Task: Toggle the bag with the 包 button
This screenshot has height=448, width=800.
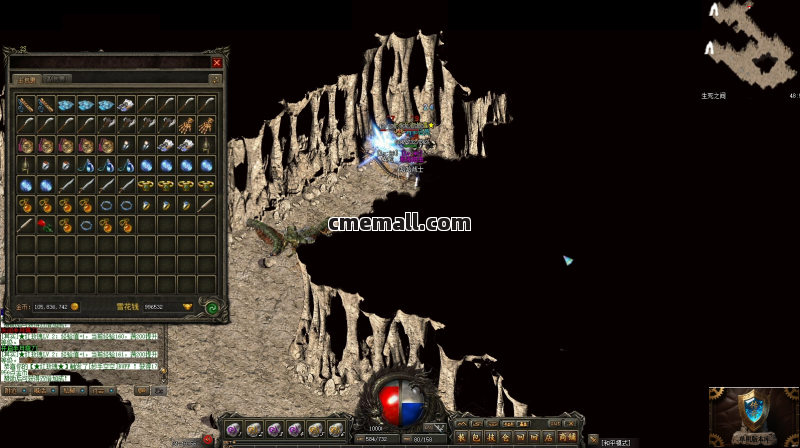Action: tap(476, 437)
